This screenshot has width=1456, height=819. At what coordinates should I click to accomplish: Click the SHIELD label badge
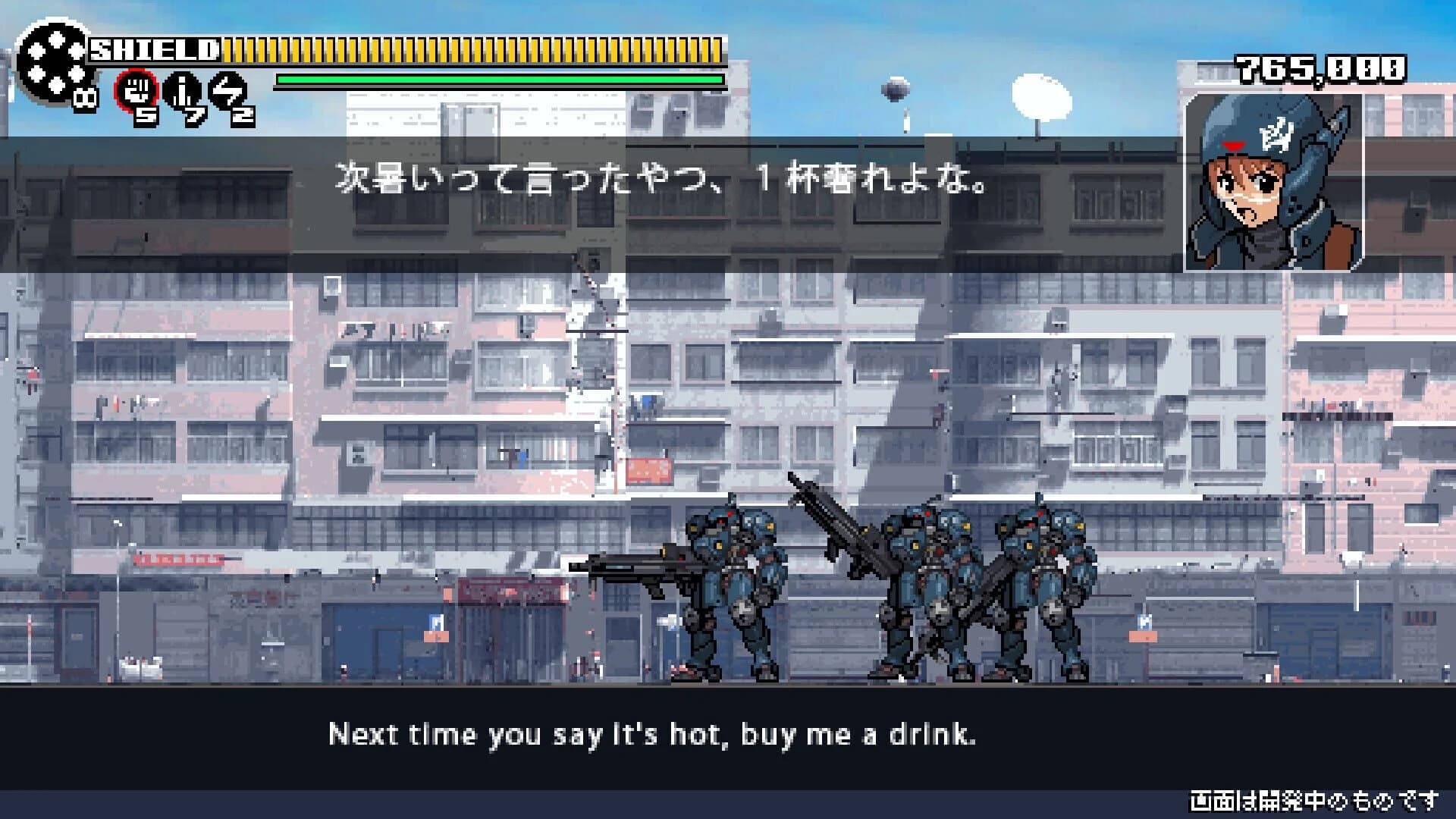[x=152, y=50]
